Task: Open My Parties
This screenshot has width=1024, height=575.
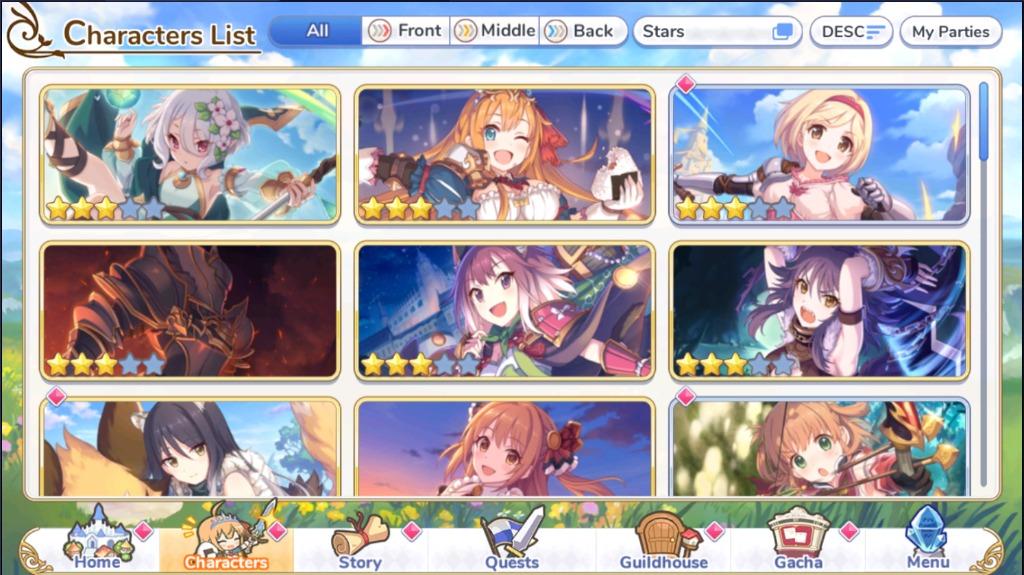Action: [x=950, y=31]
